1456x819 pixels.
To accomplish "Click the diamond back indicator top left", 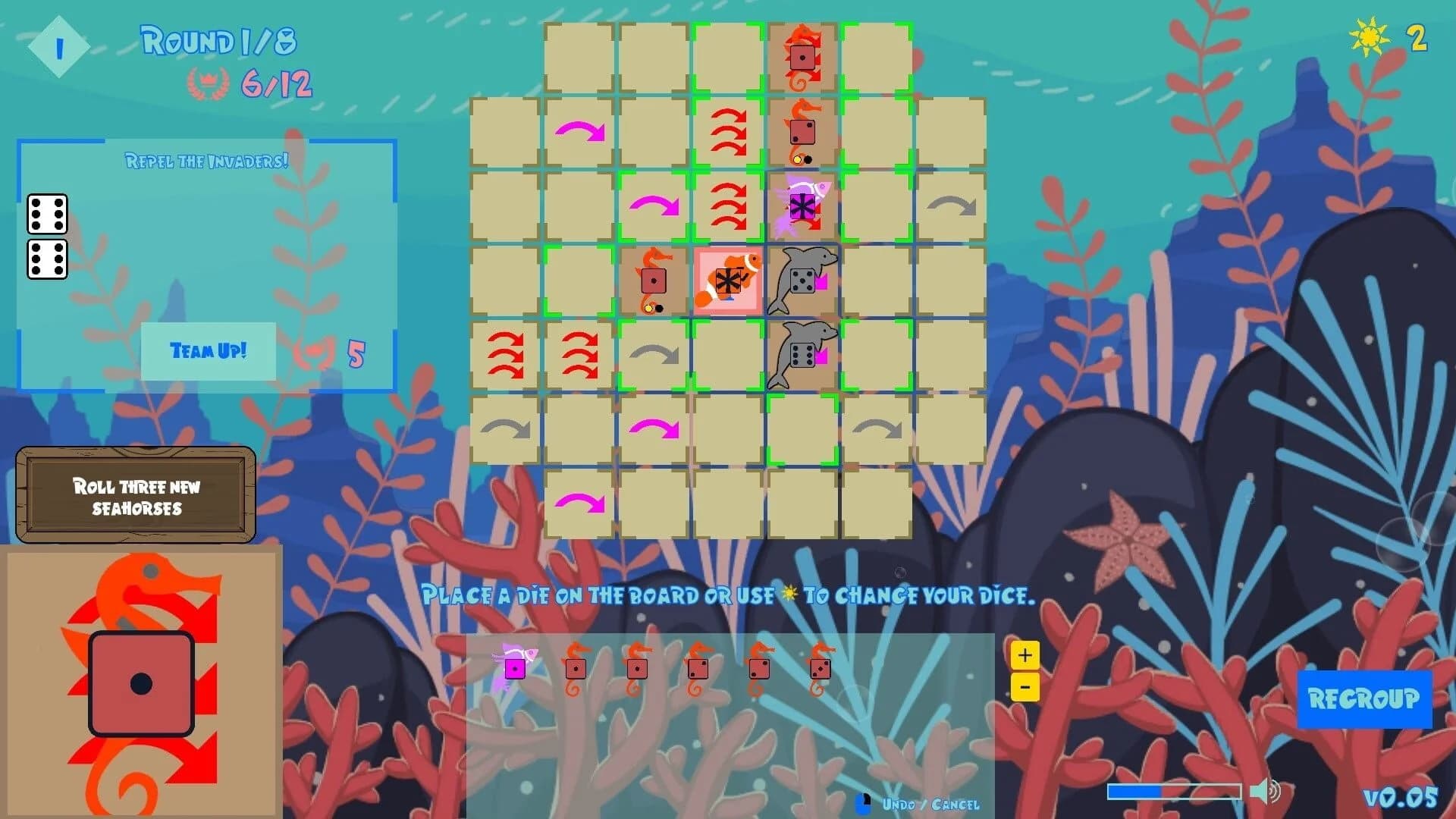I will [x=58, y=45].
